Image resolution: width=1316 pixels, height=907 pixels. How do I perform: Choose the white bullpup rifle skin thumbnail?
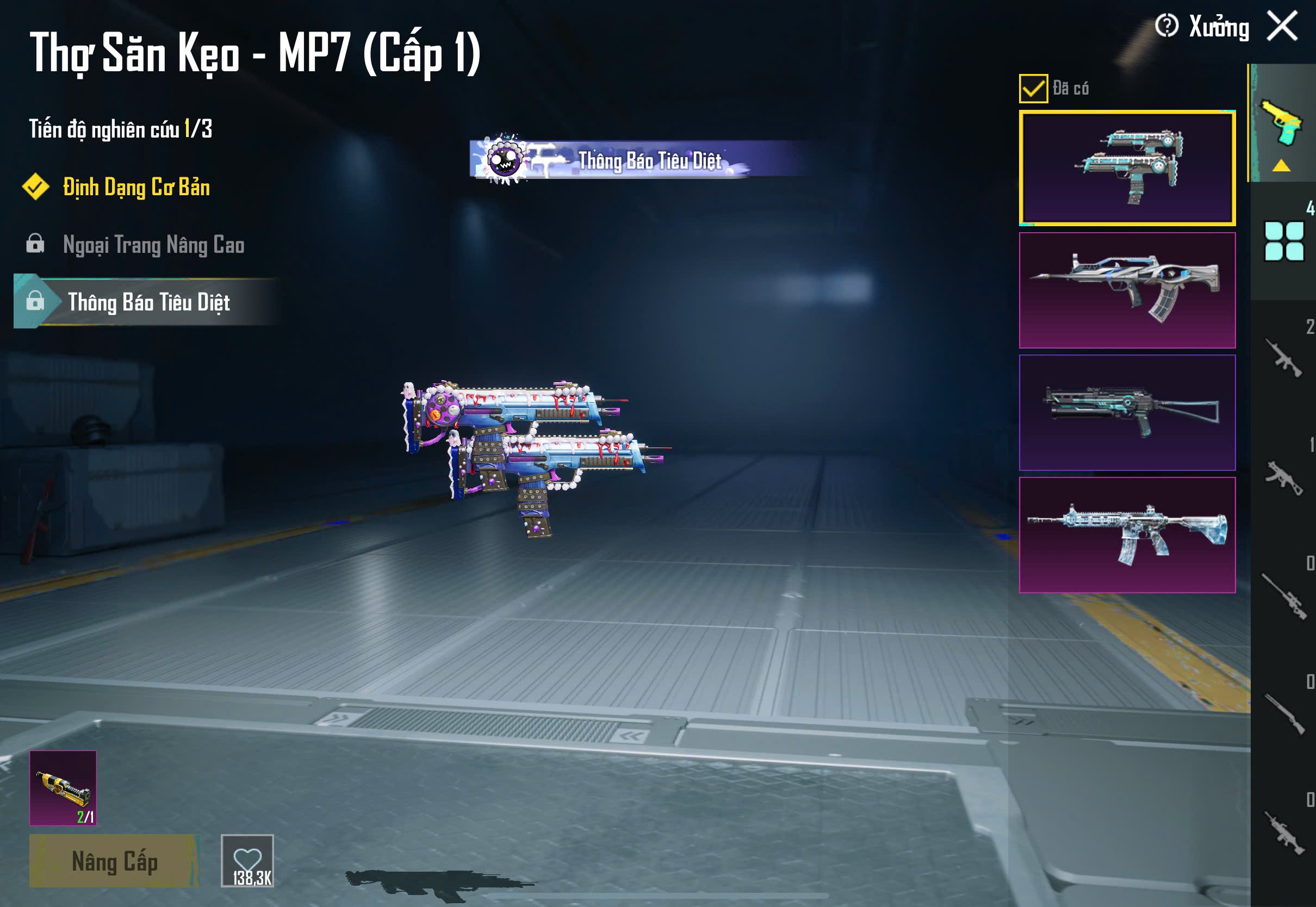(x=1127, y=290)
